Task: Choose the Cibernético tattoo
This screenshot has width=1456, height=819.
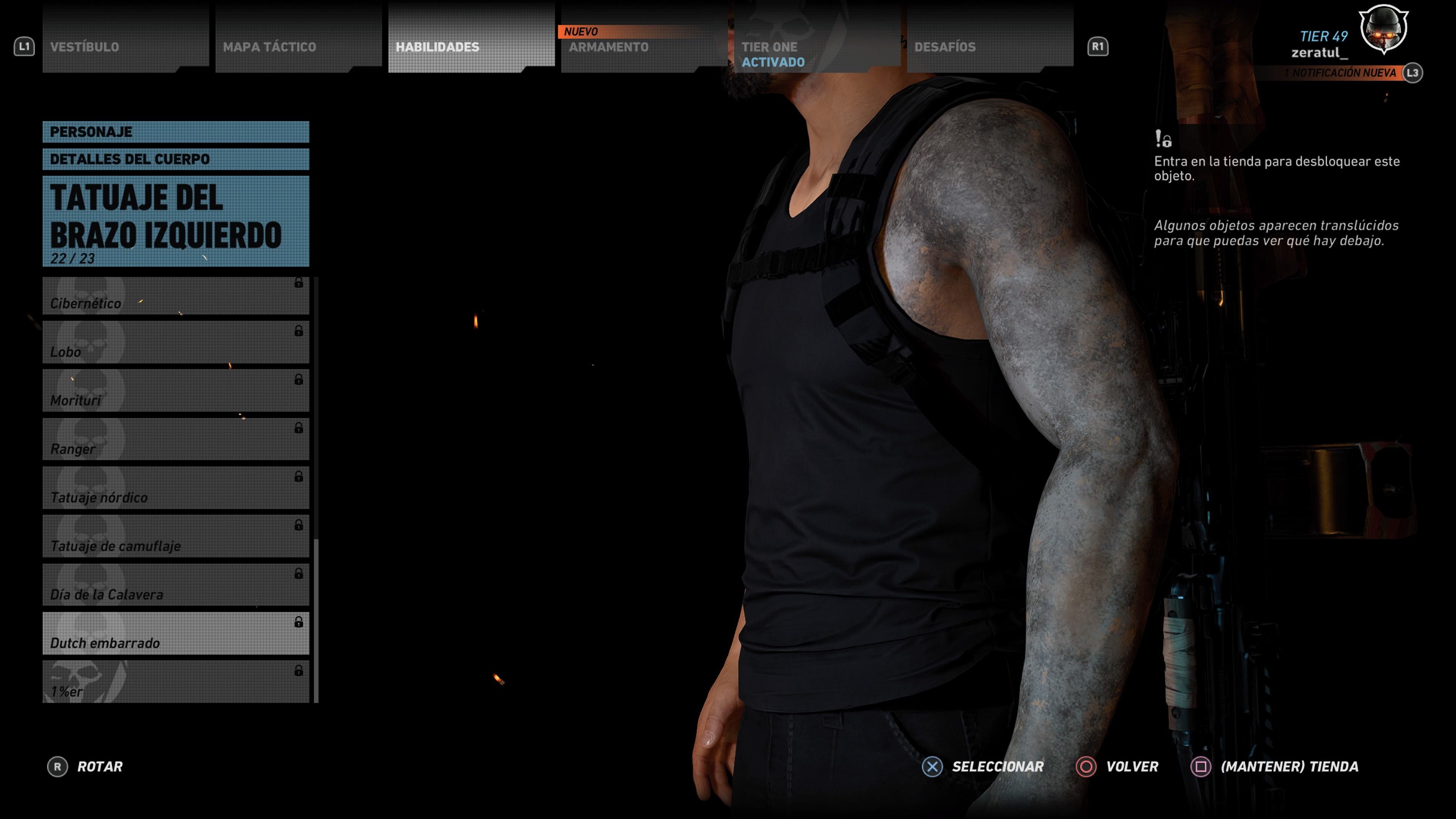Action: pos(176,296)
